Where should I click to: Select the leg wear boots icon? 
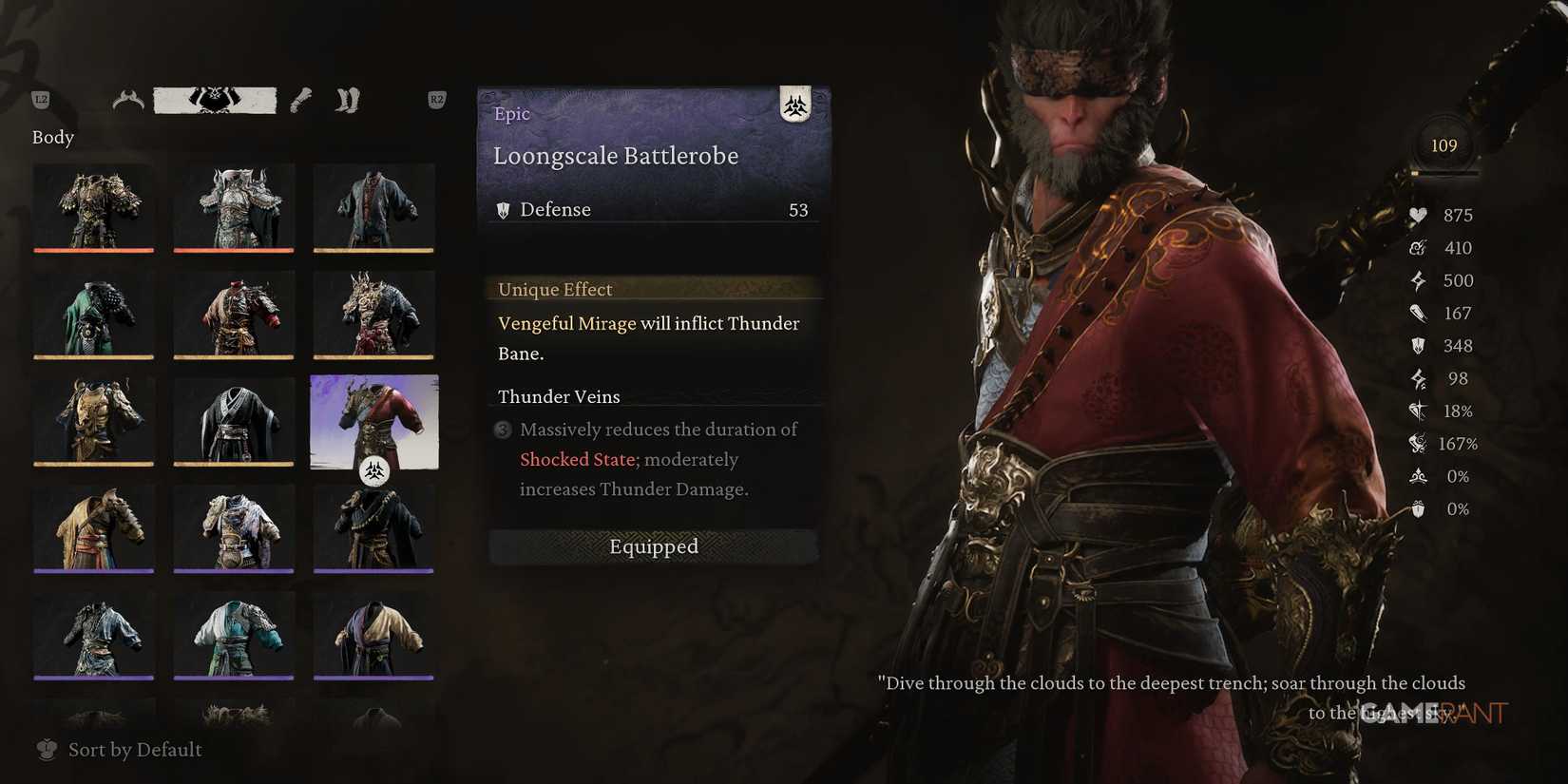(x=347, y=99)
